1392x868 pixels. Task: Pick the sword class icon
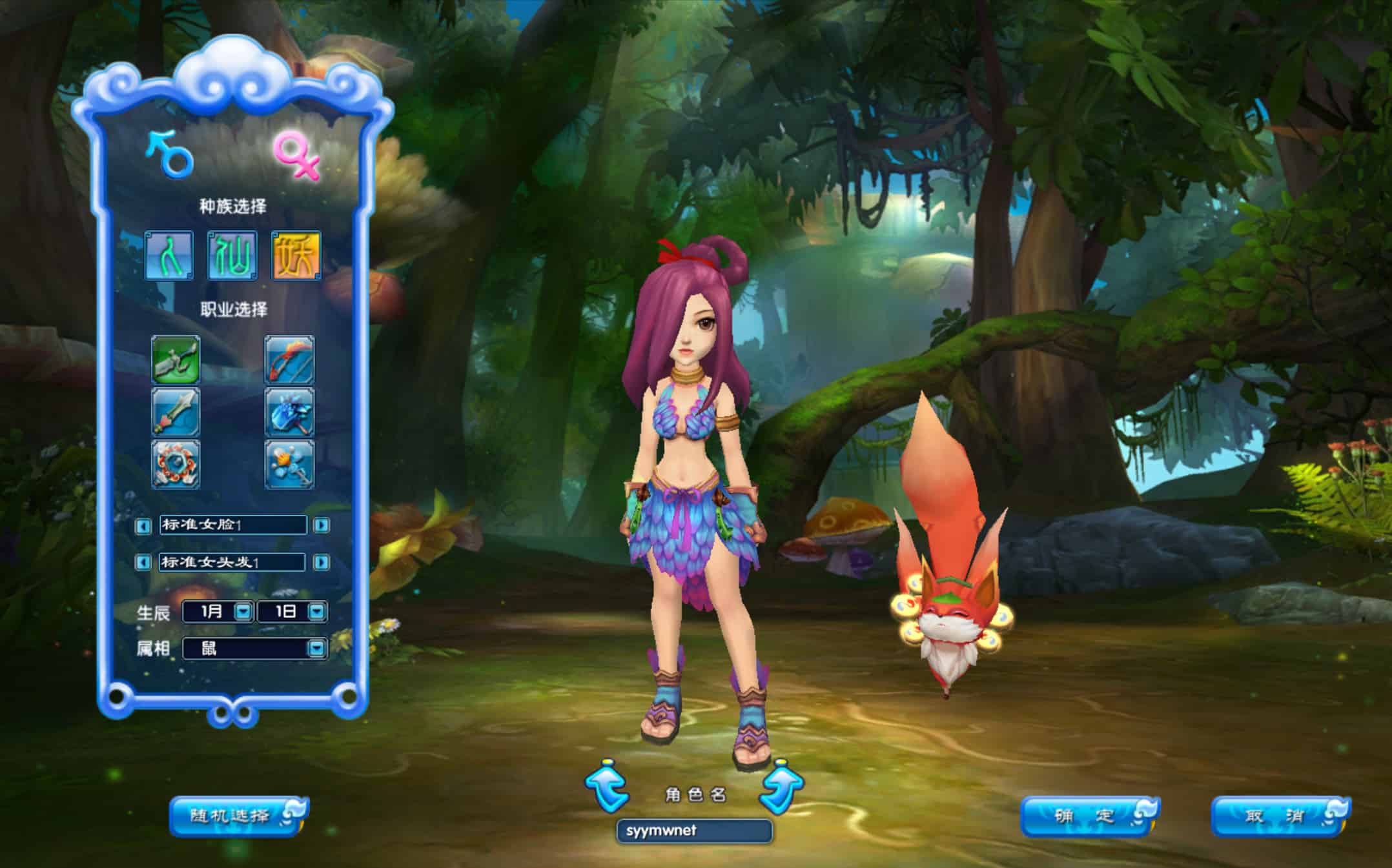click(x=176, y=412)
